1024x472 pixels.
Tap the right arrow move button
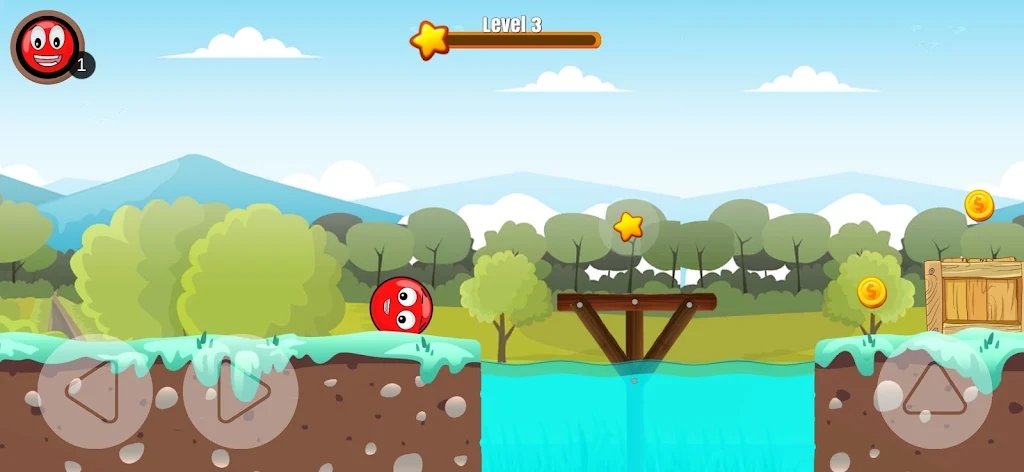point(241,391)
